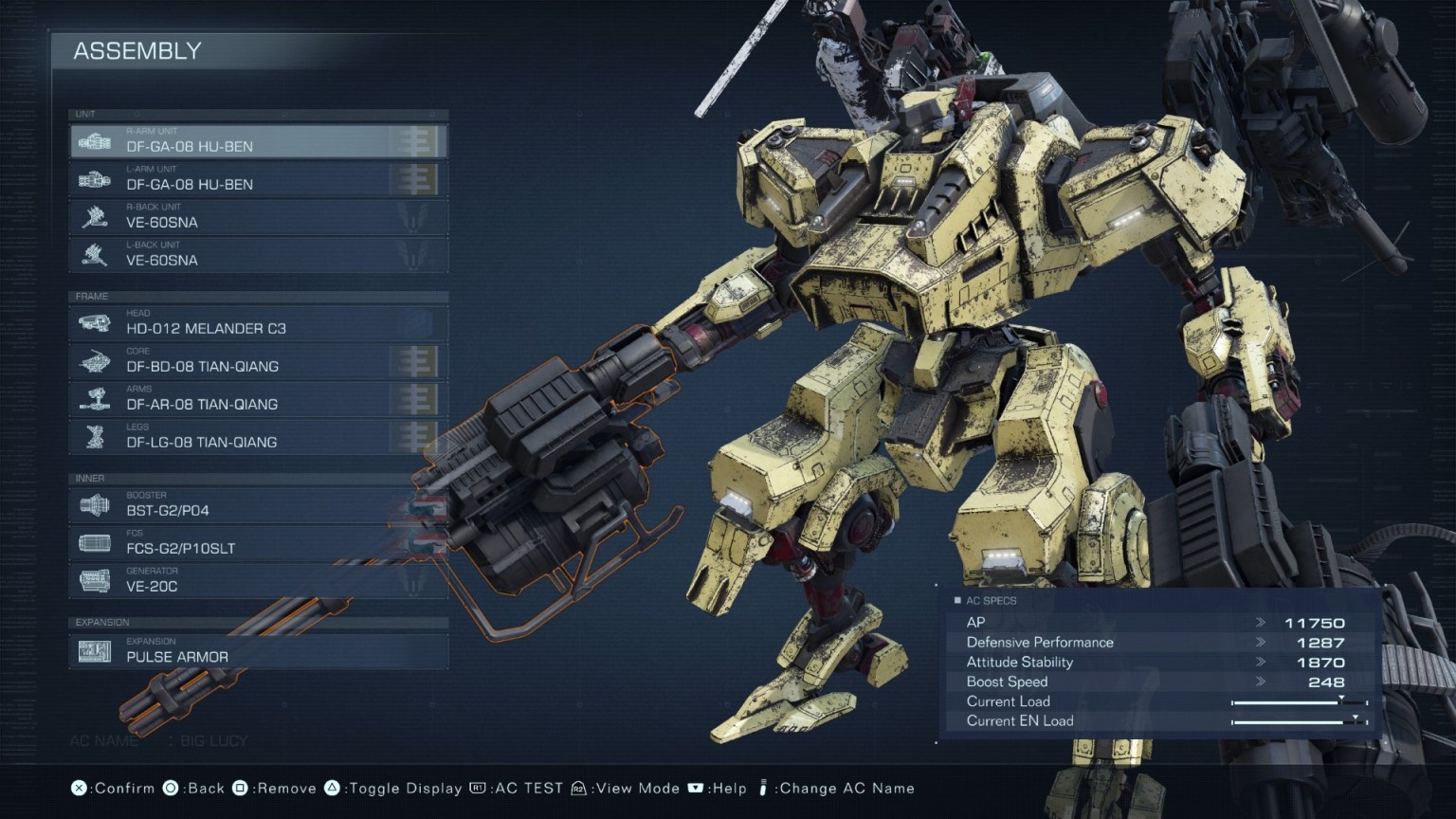Expand the AP stat chevron in AC SPECS
The image size is (1456, 819).
pyautogui.click(x=1263, y=622)
